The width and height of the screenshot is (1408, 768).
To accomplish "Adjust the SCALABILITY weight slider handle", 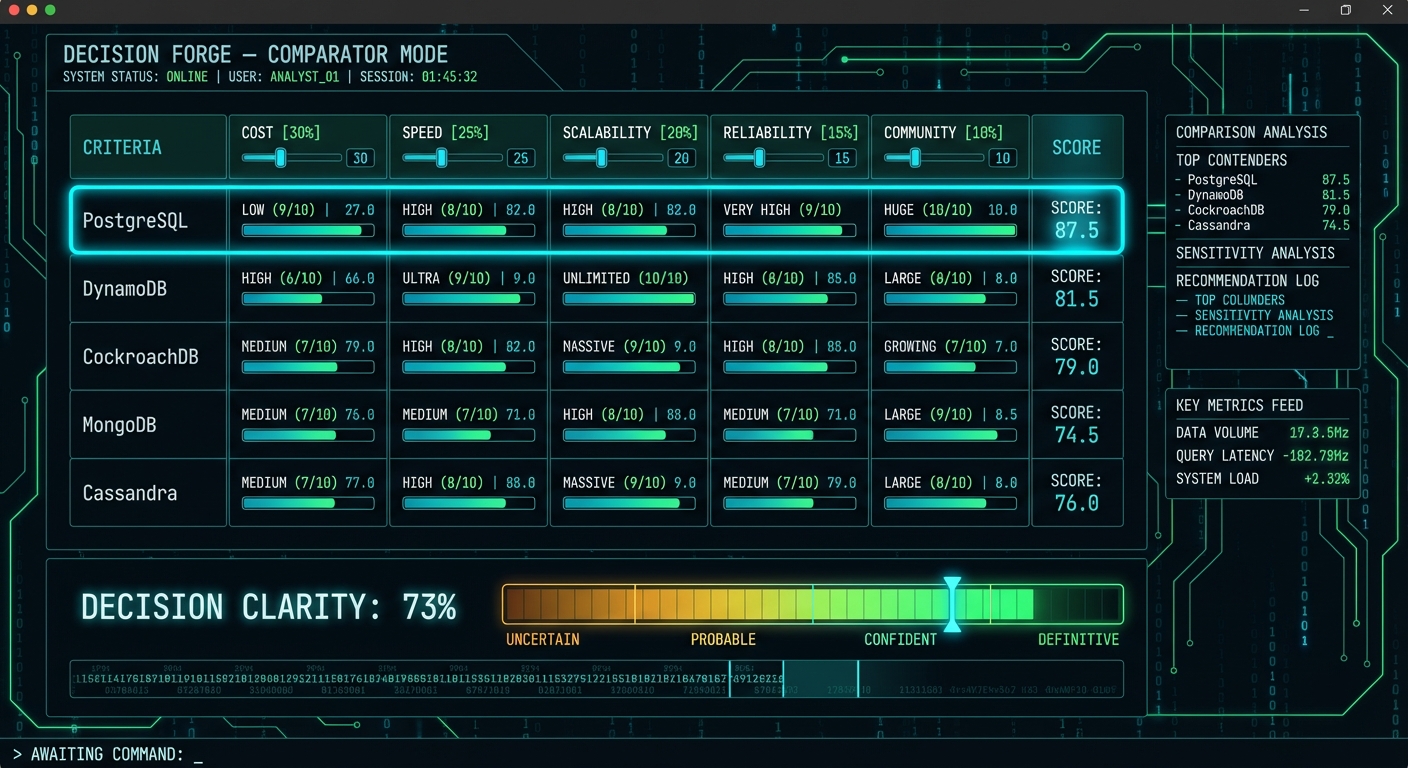I will [x=599, y=157].
